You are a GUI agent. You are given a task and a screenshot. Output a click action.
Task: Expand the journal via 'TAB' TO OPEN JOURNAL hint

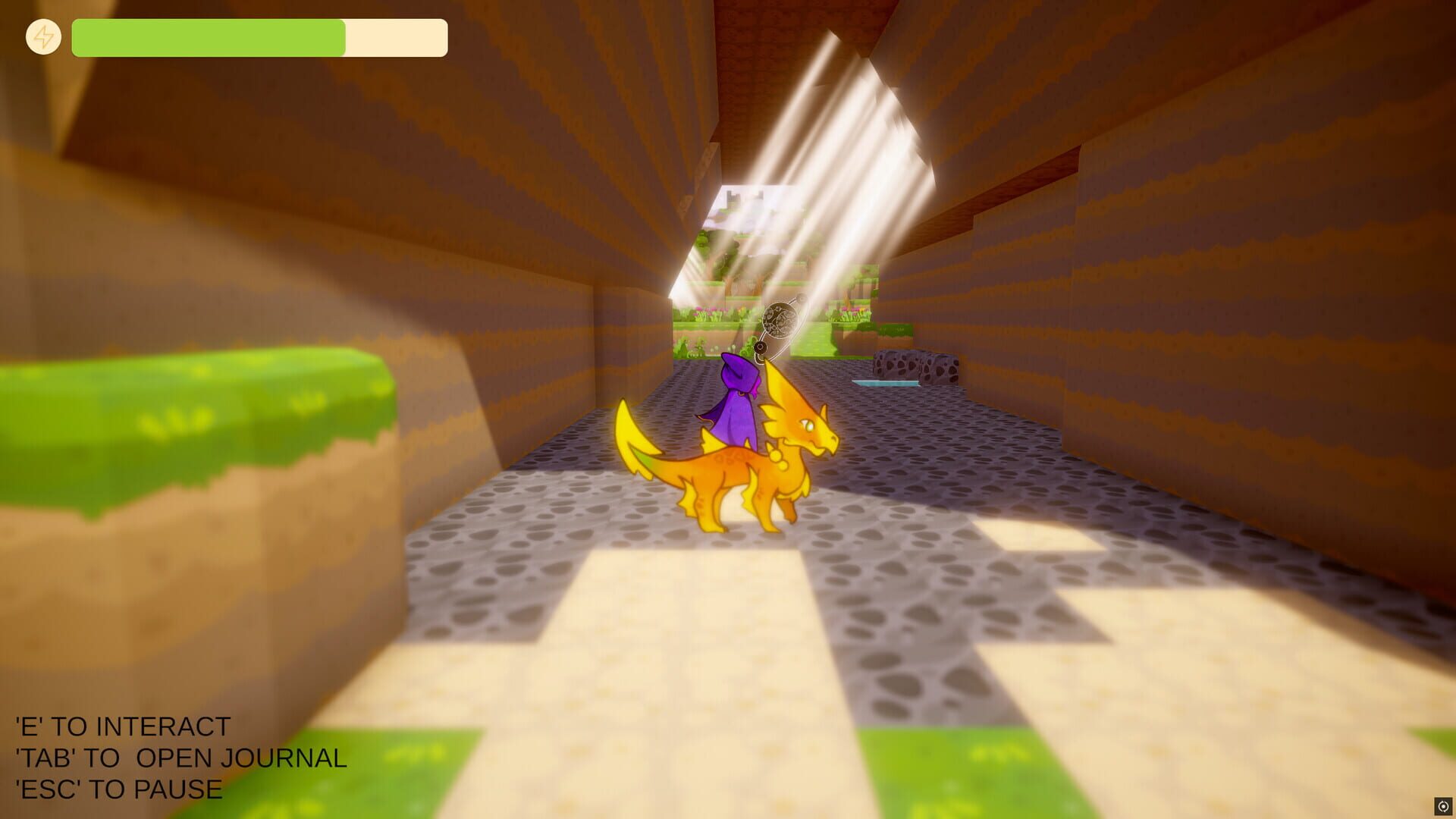pos(180,758)
